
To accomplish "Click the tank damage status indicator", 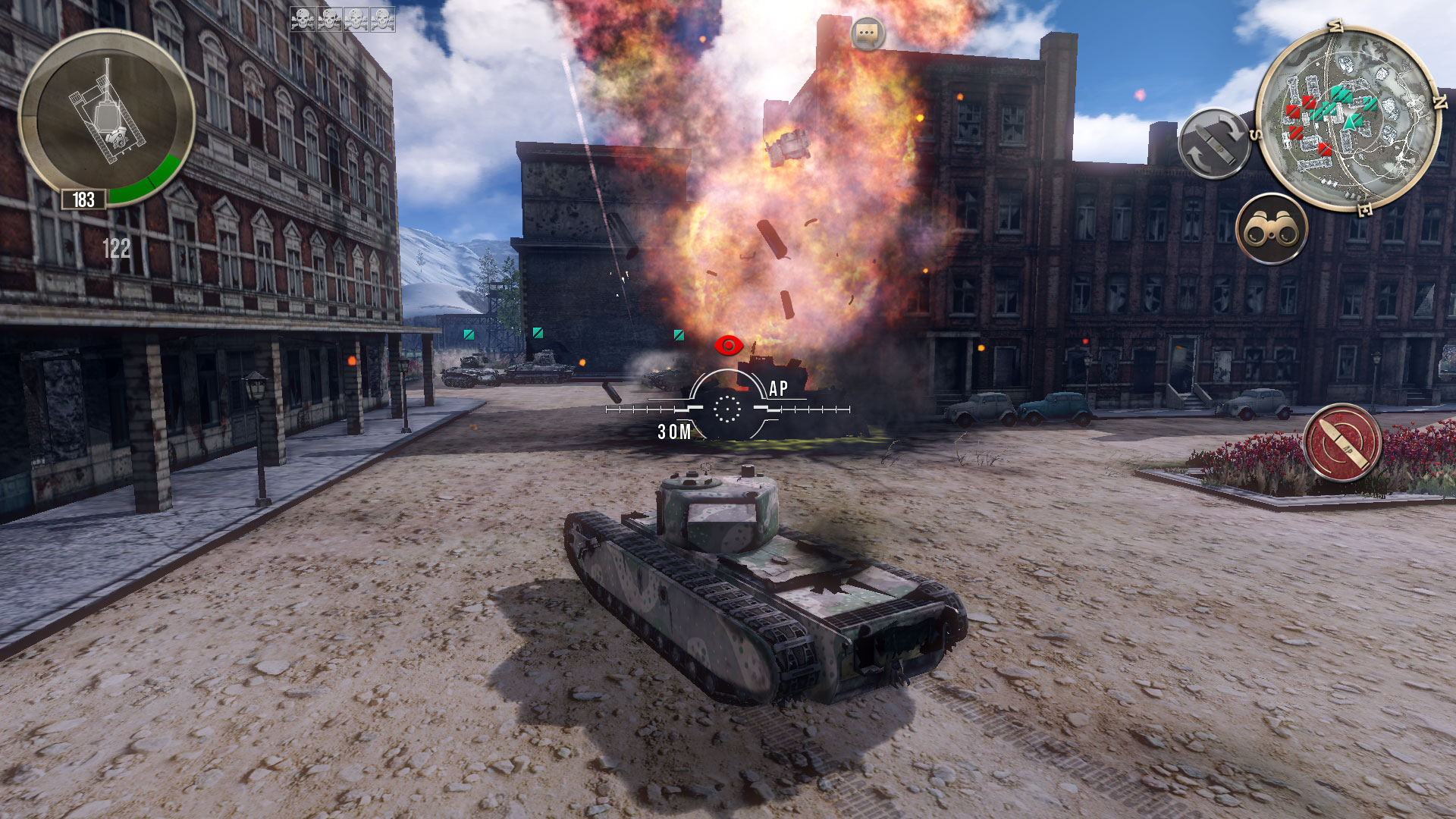I will (106, 118).
